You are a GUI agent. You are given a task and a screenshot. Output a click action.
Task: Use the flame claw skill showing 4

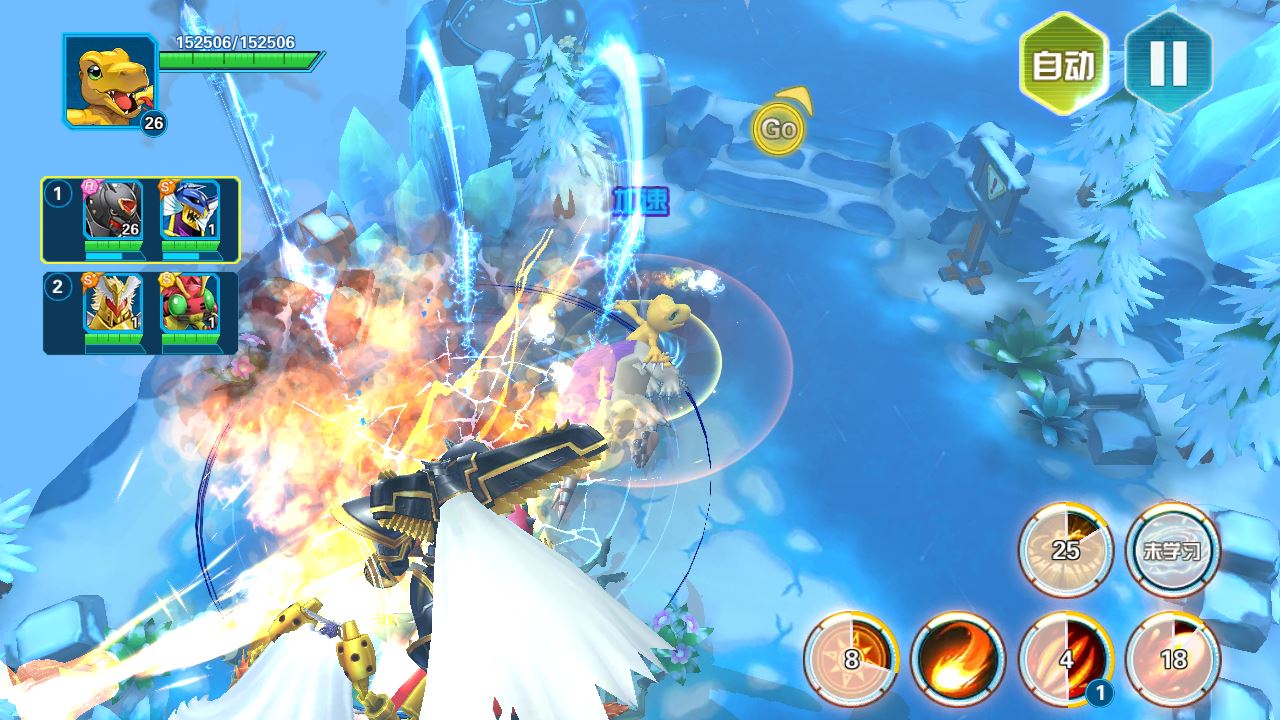click(x=1066, y=659)
